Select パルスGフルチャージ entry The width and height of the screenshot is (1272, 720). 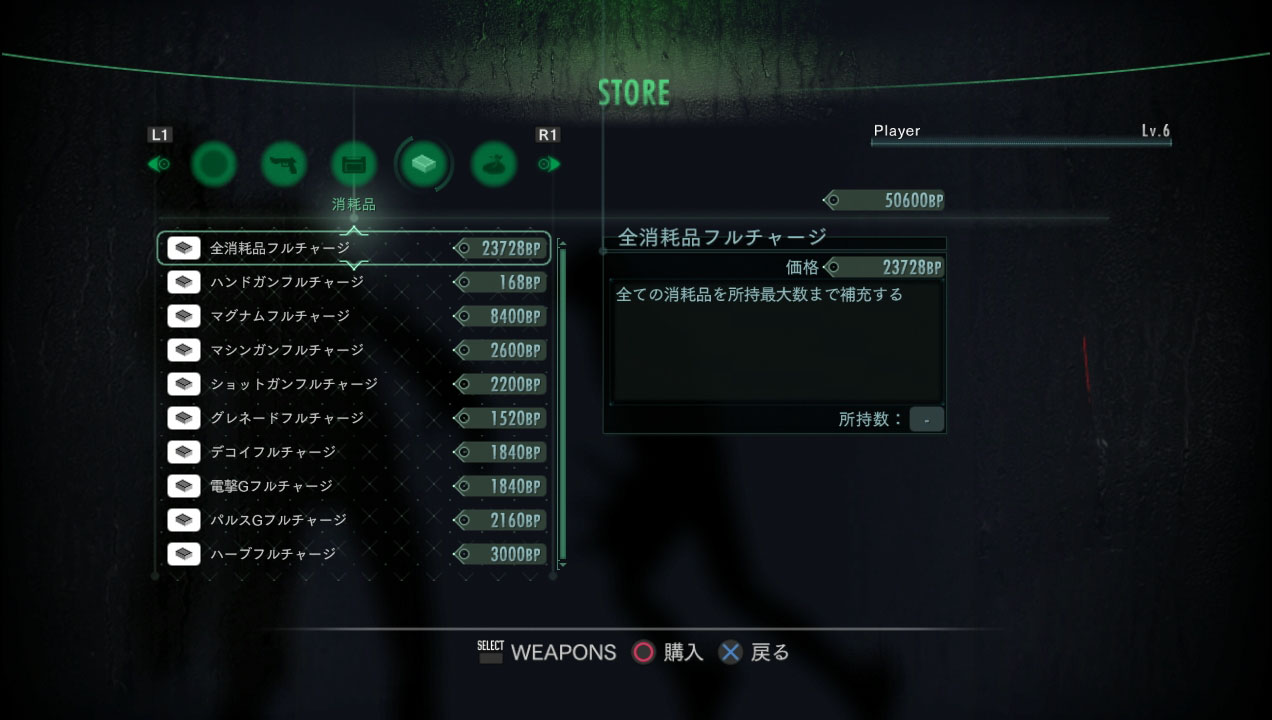tap(354, 520)
